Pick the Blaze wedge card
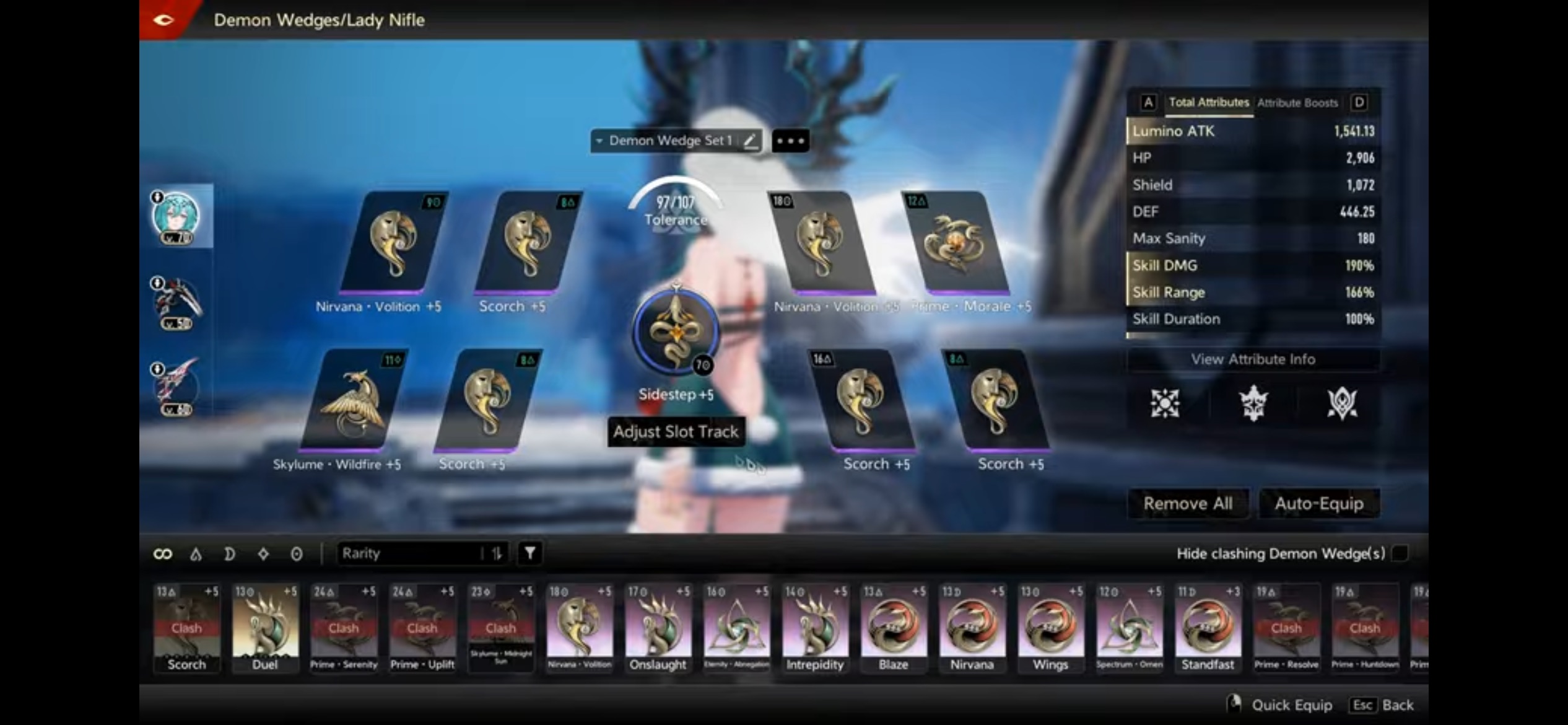The width and height of the screenshot is (1568, 725). click(893, 627)
